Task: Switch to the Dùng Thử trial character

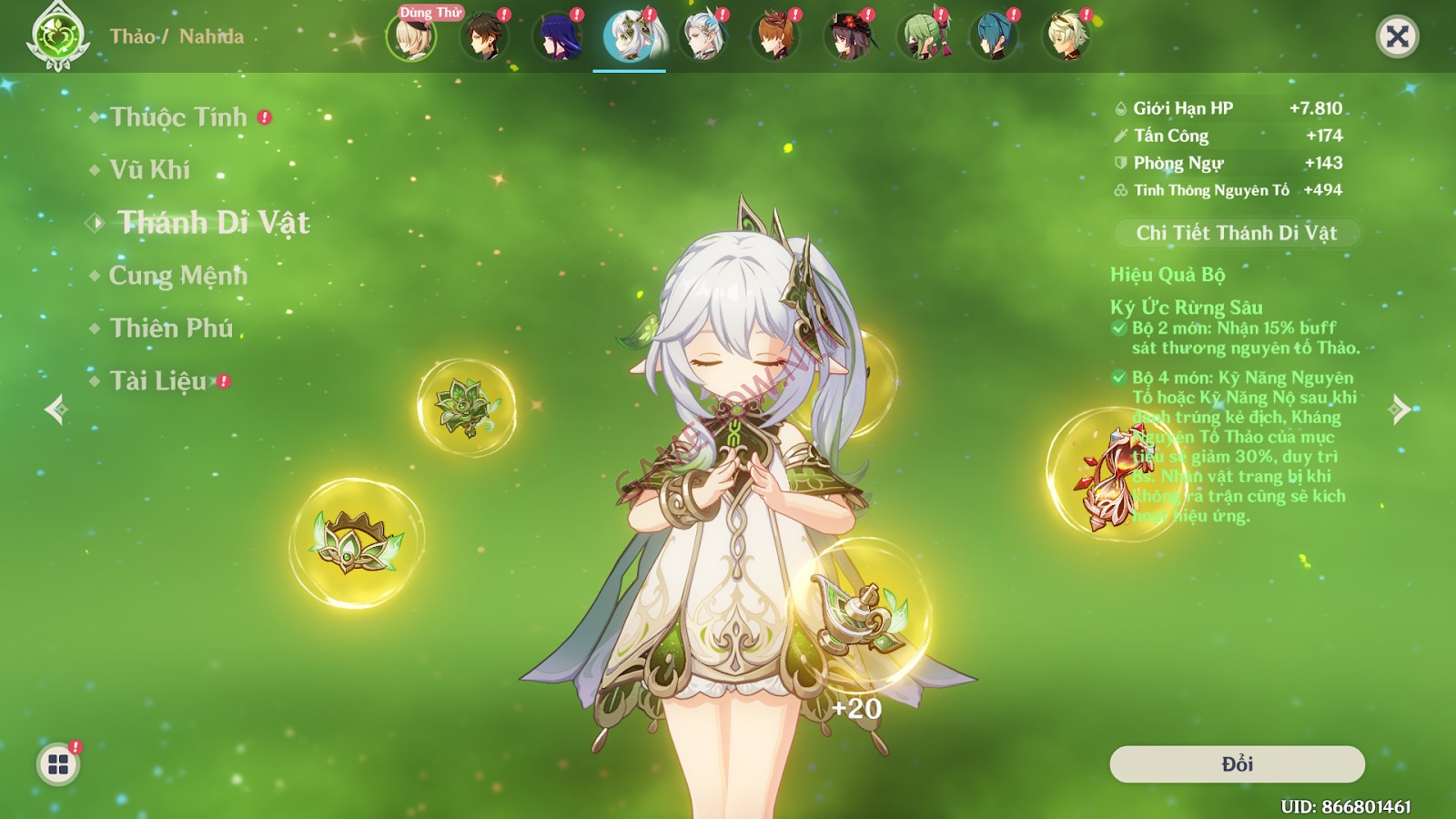Action: click(411, 37)
